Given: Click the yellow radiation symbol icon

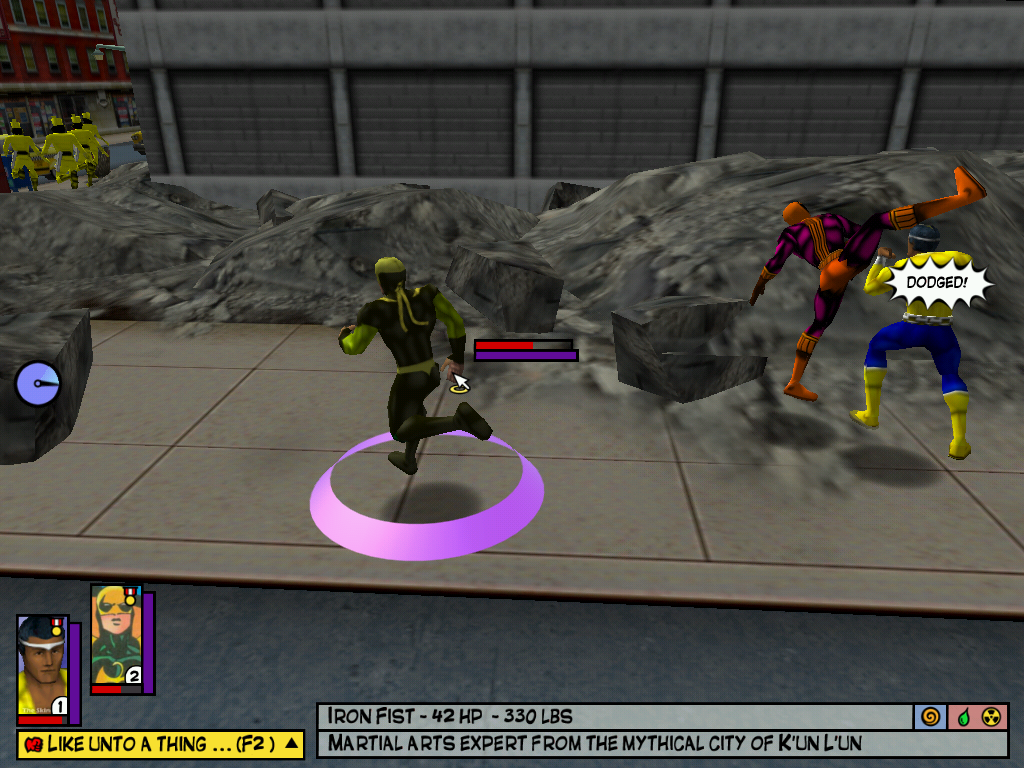Looking at the screenshot, I should [993, 716].
